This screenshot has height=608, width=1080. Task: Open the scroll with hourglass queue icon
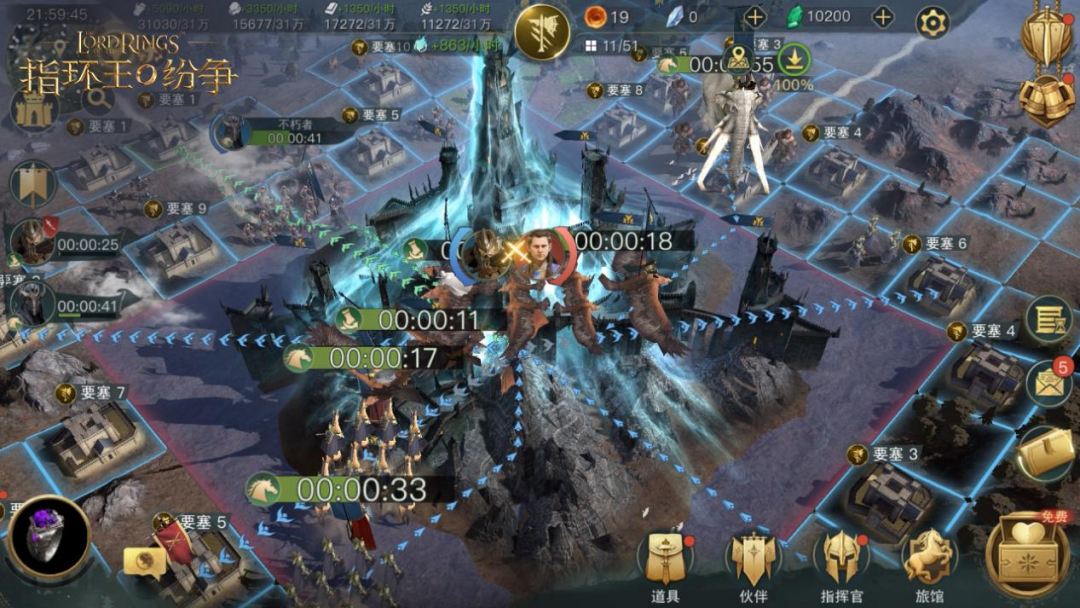tap(1048, 320)
